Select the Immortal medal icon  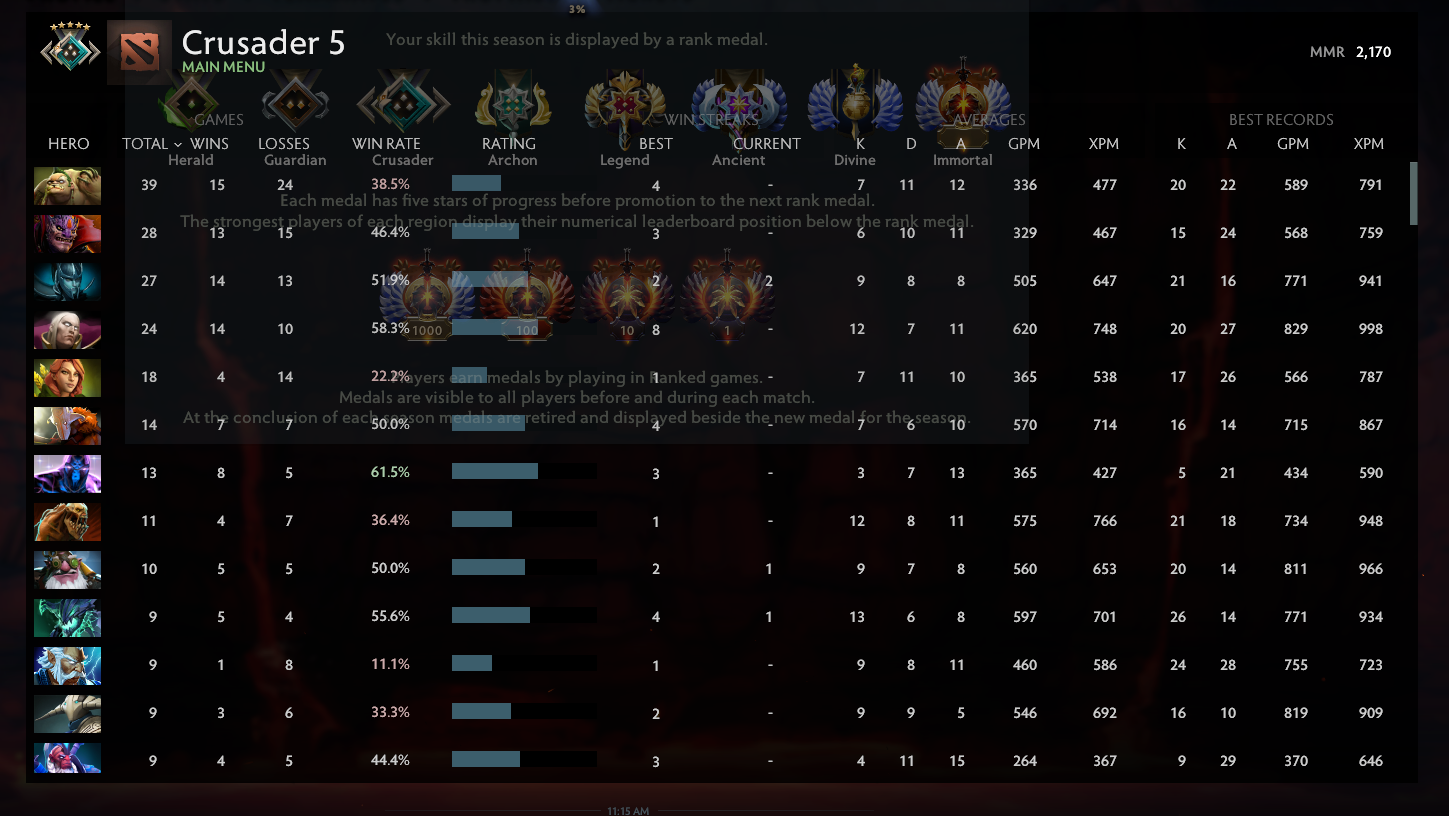pos(962,100)
